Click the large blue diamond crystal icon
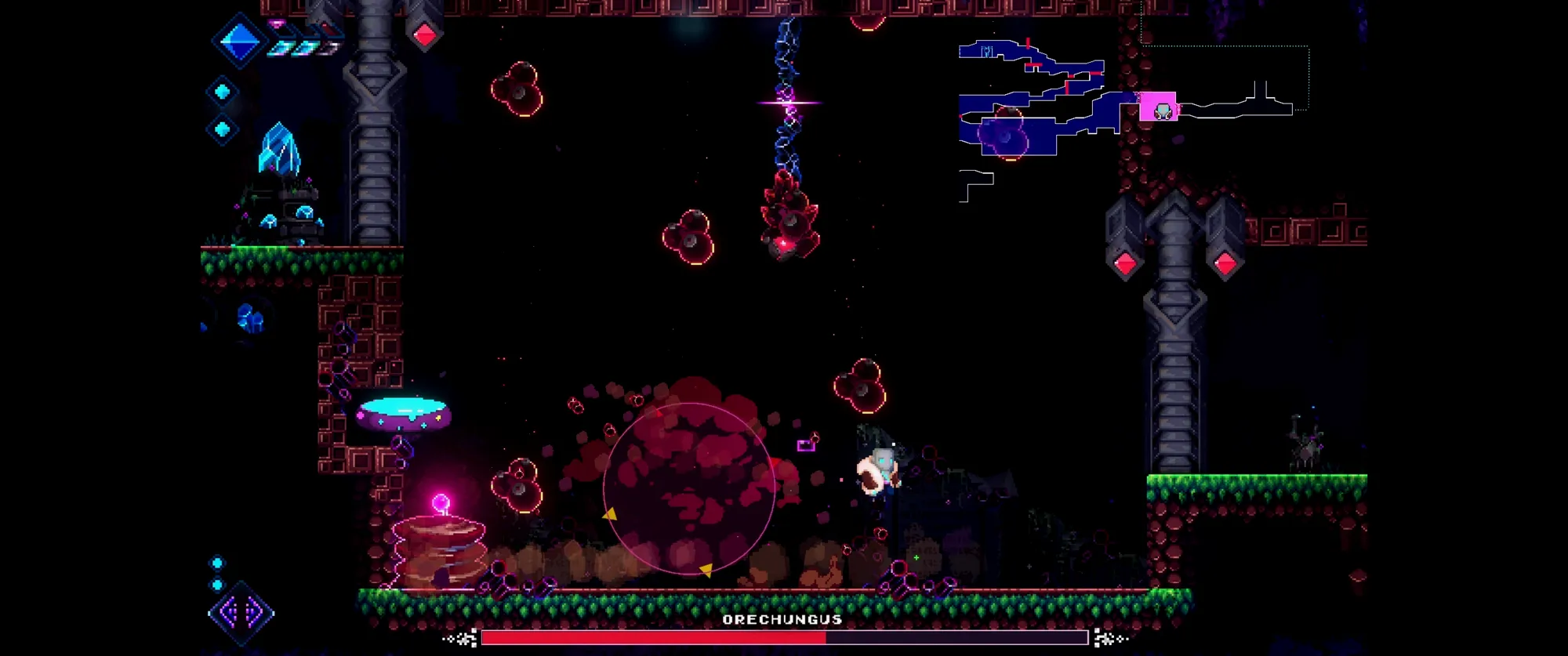Viewport: 1568px width, 656px height. click(x=240, y=41)
